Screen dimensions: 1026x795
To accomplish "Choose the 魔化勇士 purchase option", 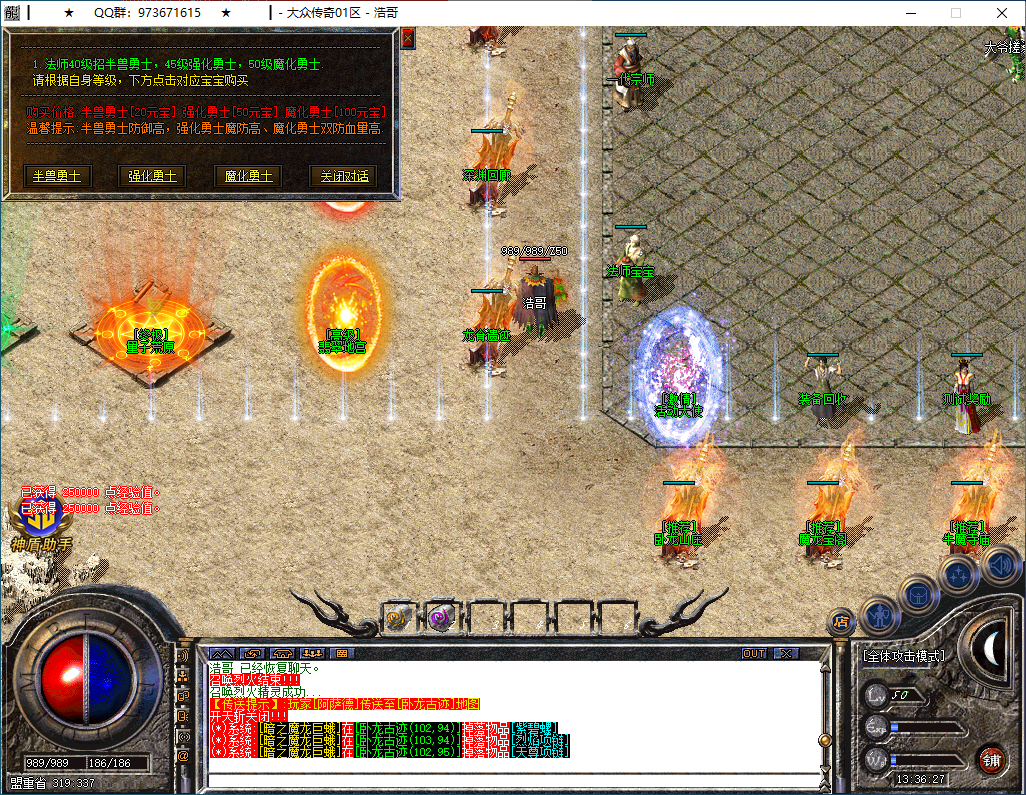I will [x=247, y=176].
